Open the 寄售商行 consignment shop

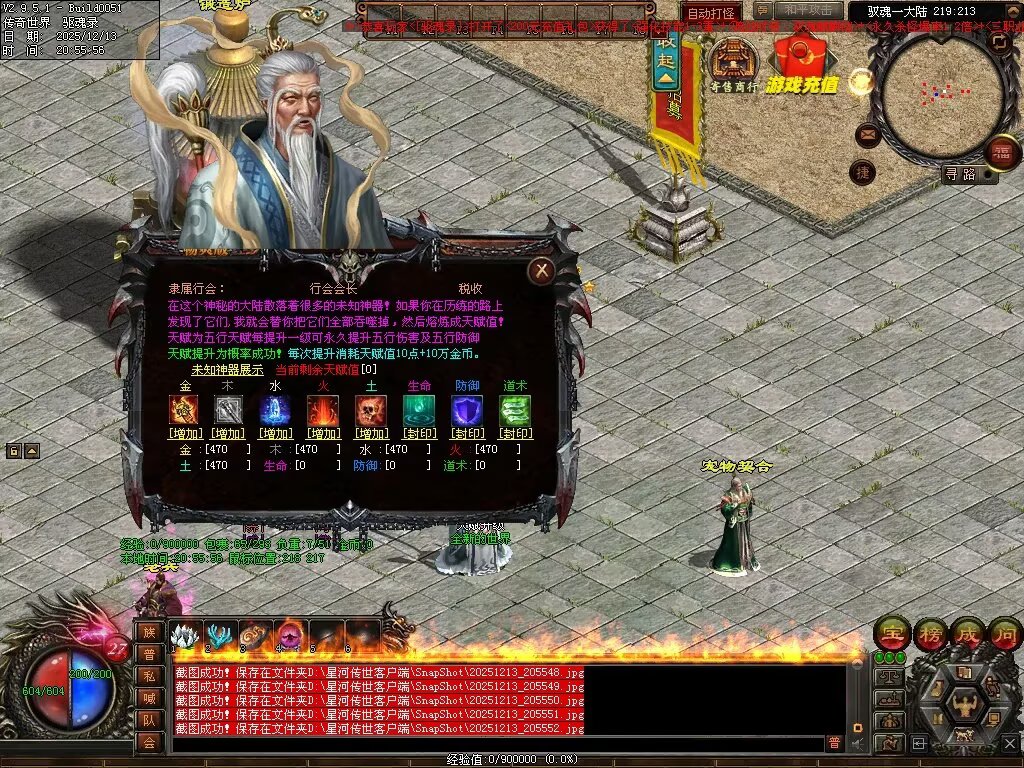(734, 65)
